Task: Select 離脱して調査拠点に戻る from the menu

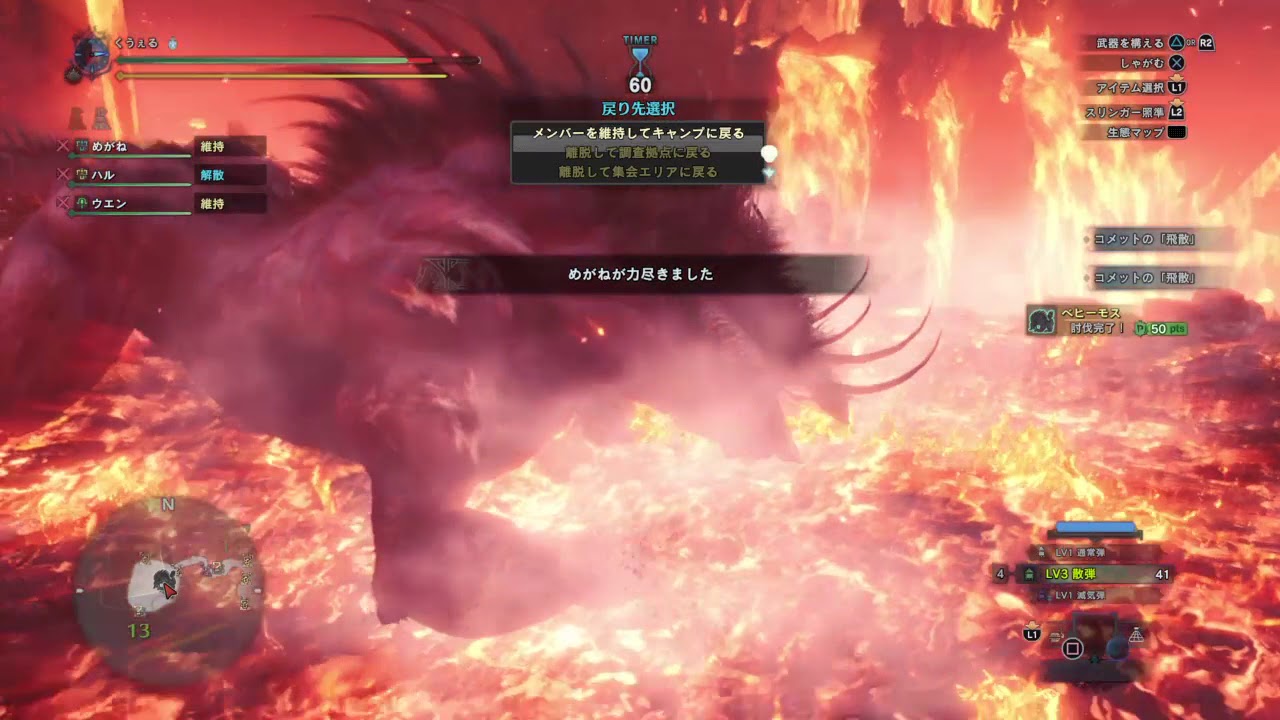Action: pyautogui.click(x=640, y=152)
